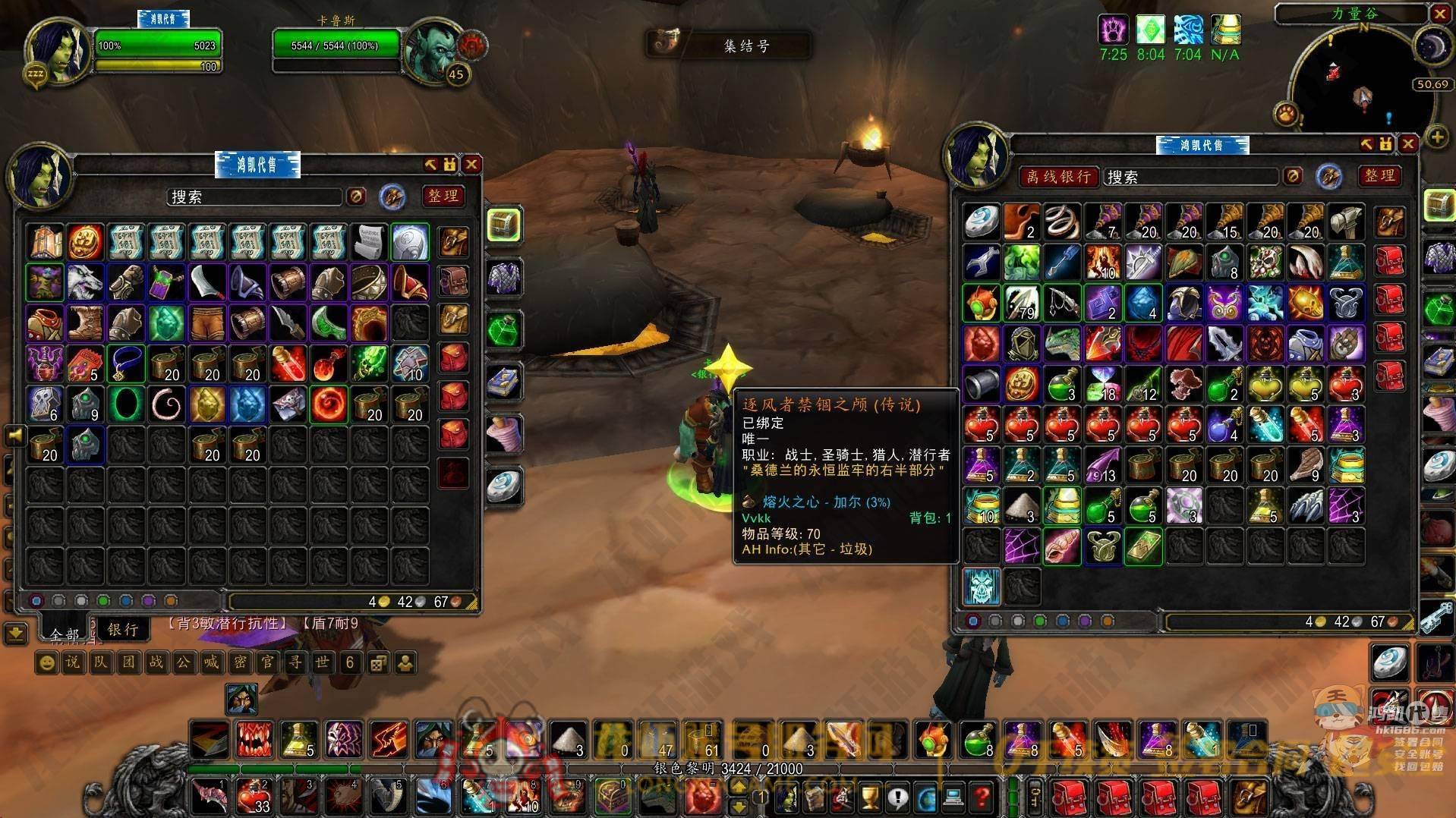Screen dimensions: 1456x818
Task: Focus the search field next to 离线银行
Action: point(1190,177)
